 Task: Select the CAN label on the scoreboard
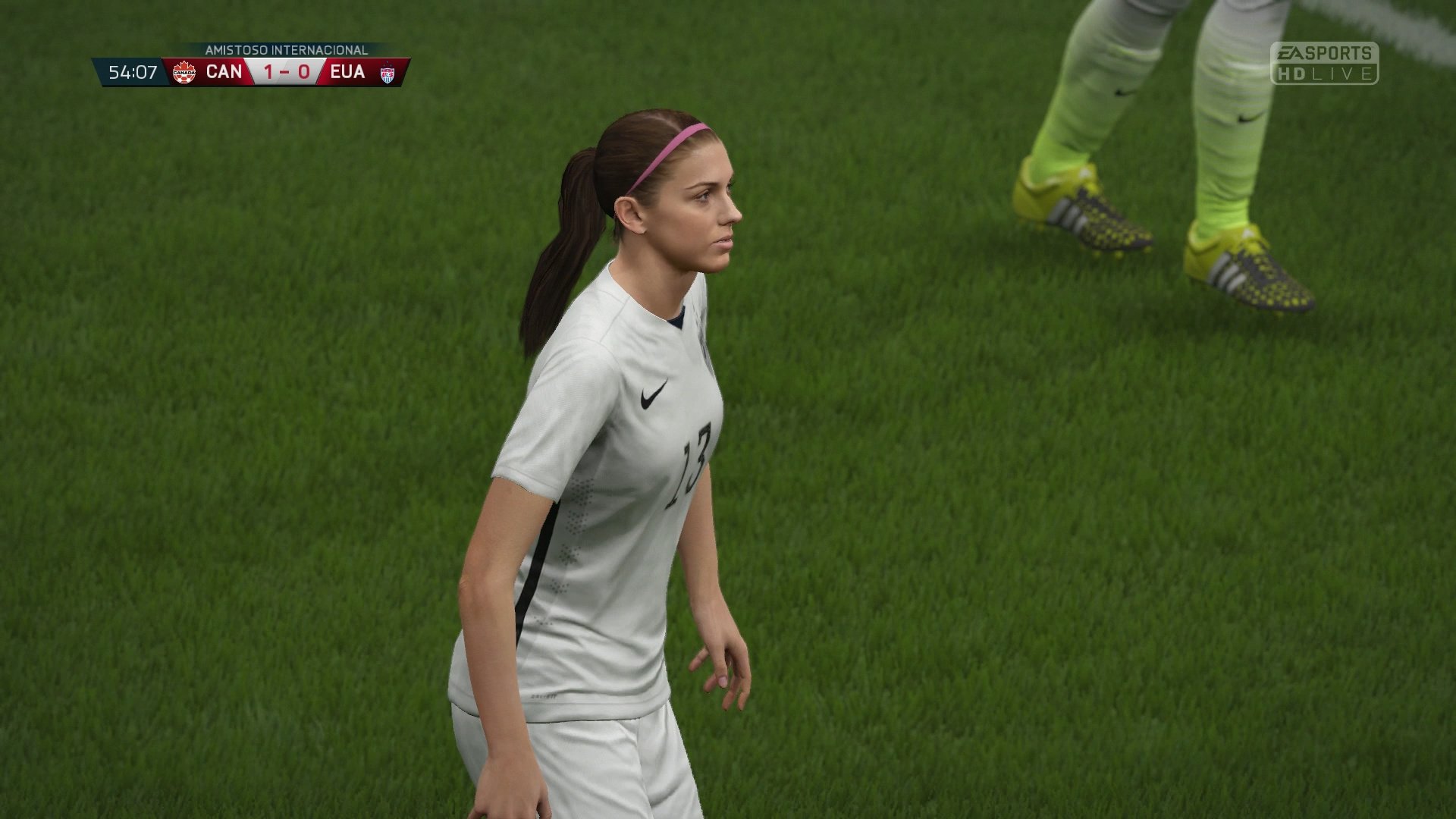click(224, 73)
